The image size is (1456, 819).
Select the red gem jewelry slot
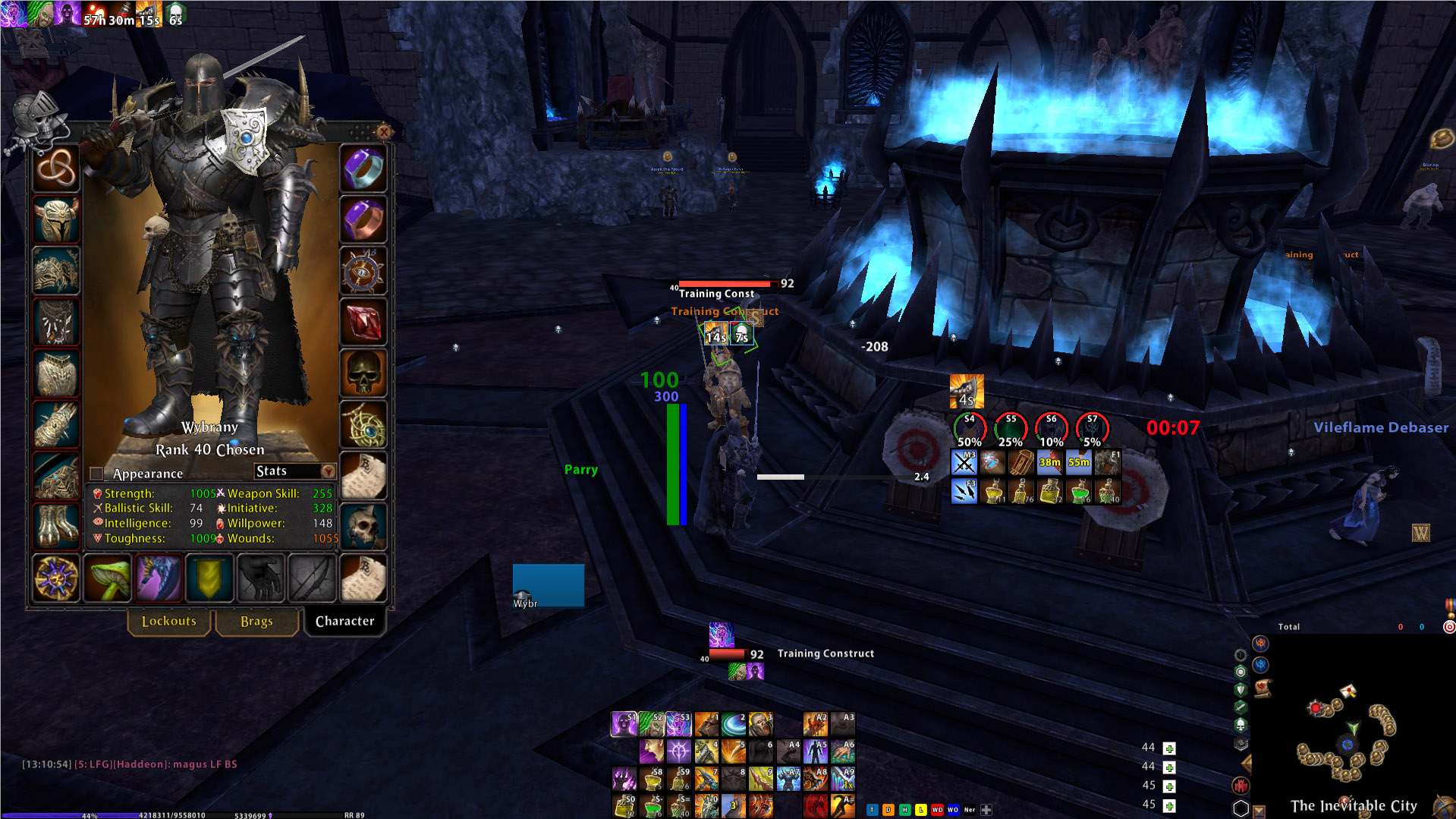click(363, 323)
